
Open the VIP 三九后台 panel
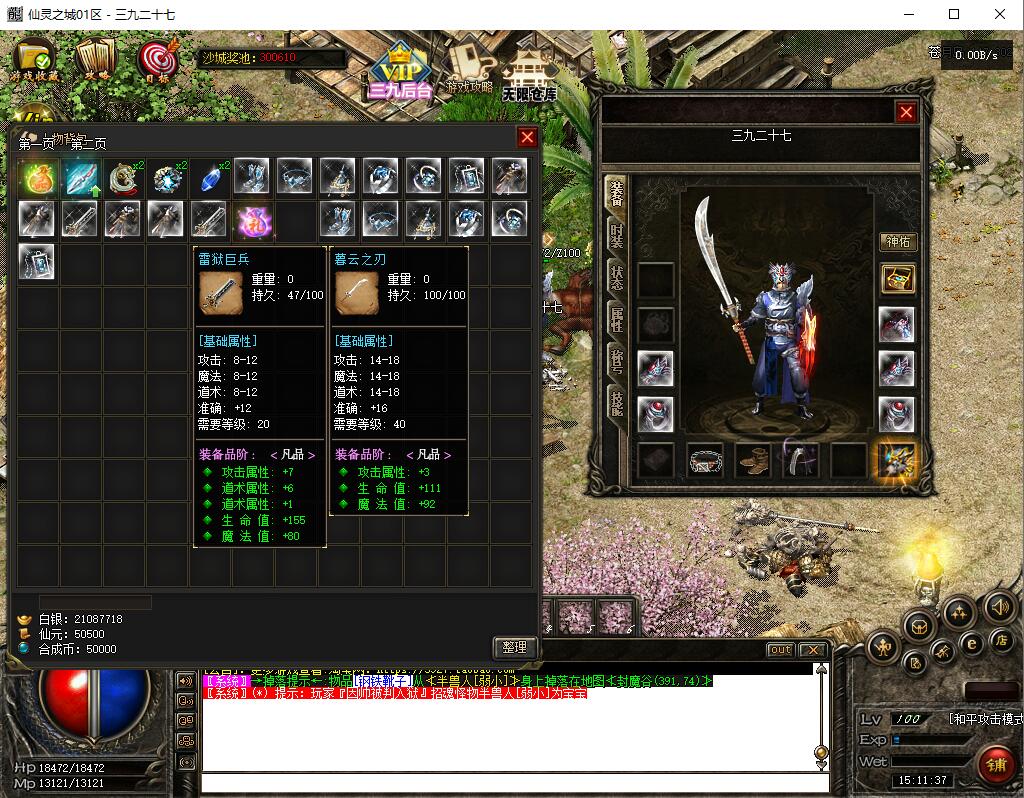399,72
